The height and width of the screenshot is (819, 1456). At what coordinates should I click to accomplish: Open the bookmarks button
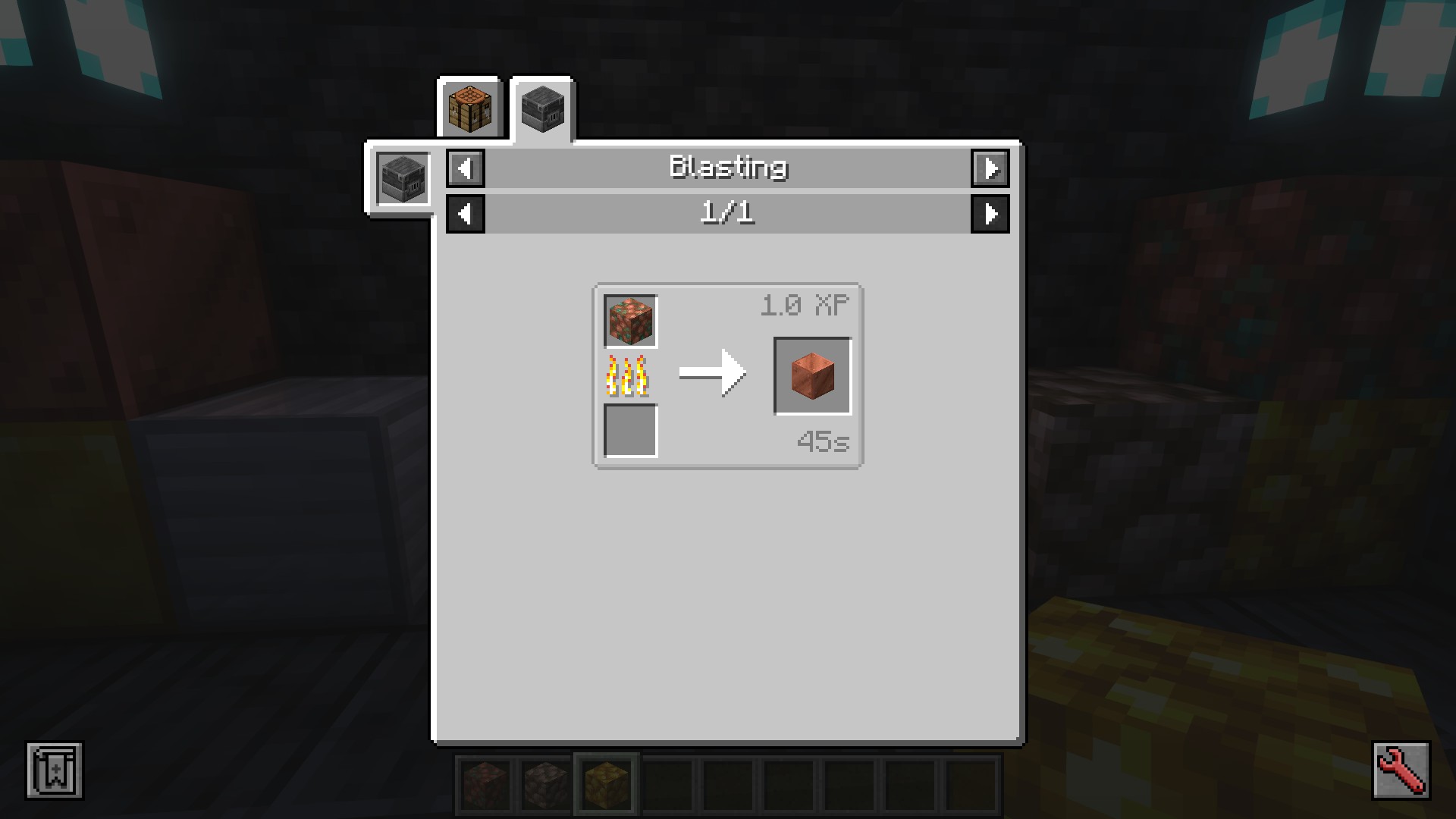click(55, 771)
